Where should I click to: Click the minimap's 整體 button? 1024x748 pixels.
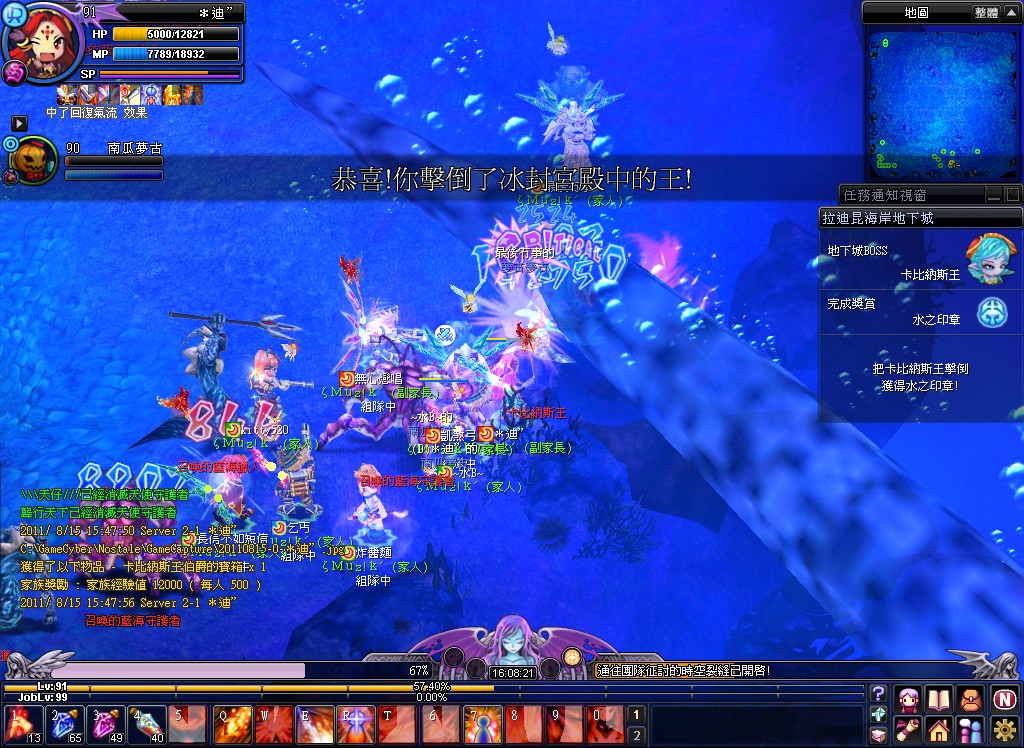click(x=985, y=12)
